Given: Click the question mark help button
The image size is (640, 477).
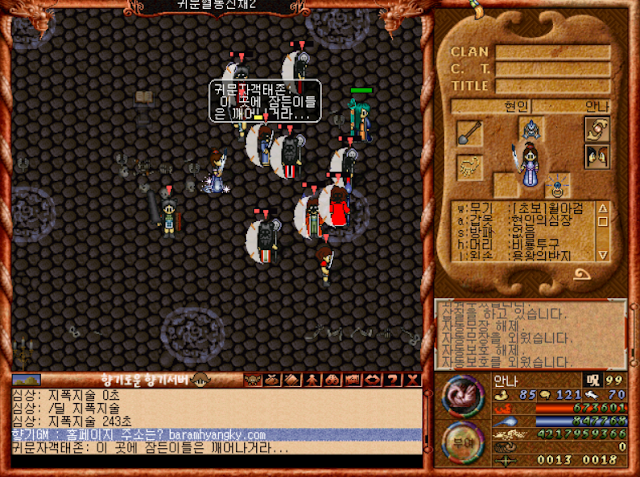Looking at the screenshot, I should click(x=392, y=380).
